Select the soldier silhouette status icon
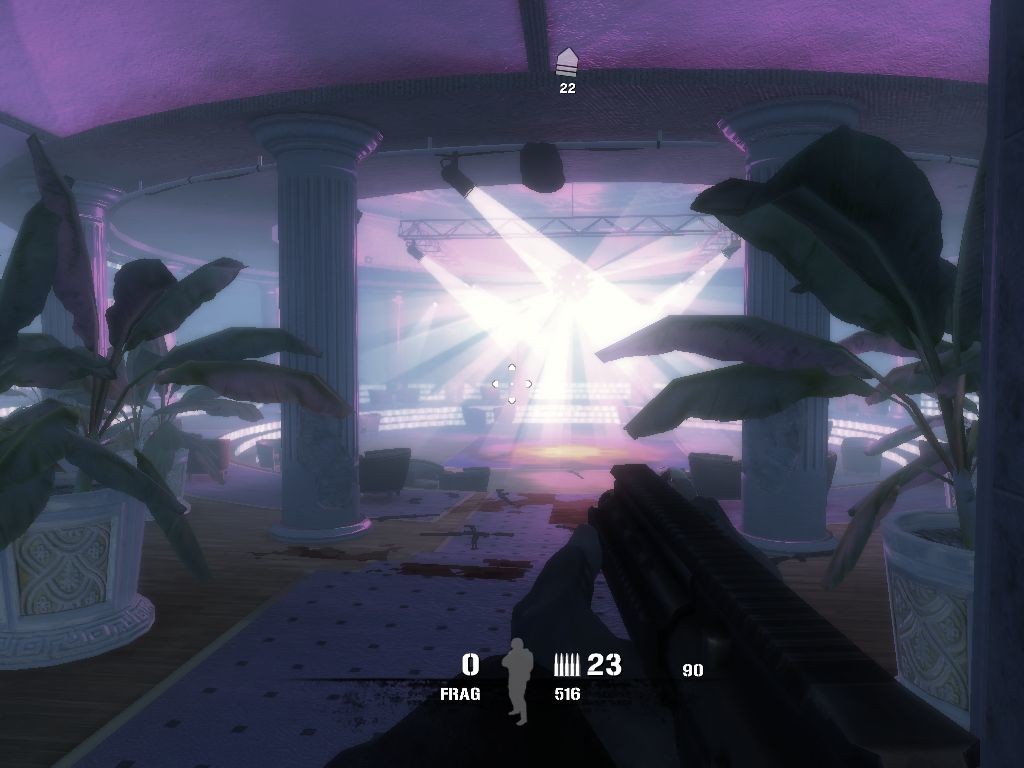The height and width of the screenshot is (768, 1024). coord(518,680)
